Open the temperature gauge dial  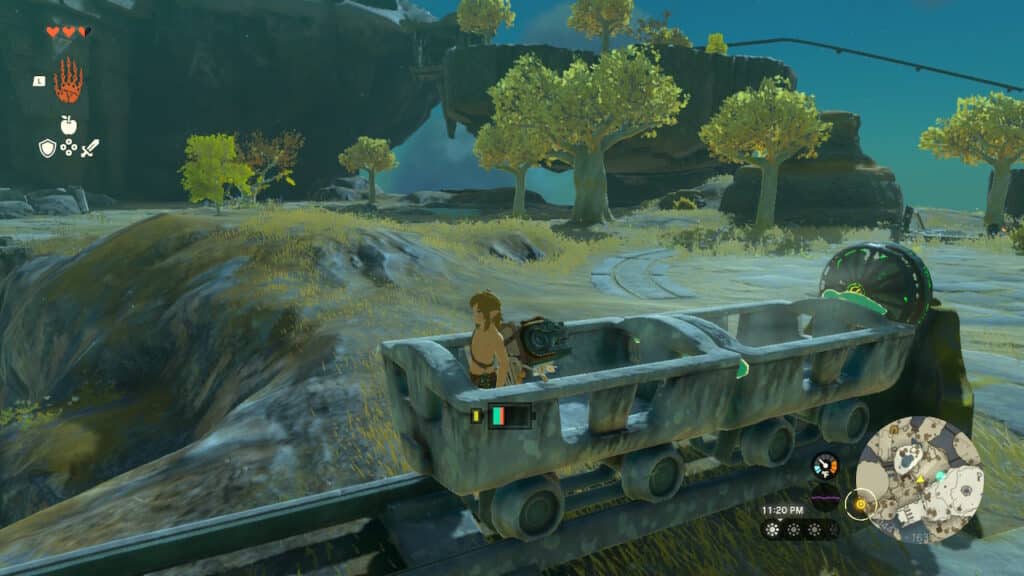point(825,465)
